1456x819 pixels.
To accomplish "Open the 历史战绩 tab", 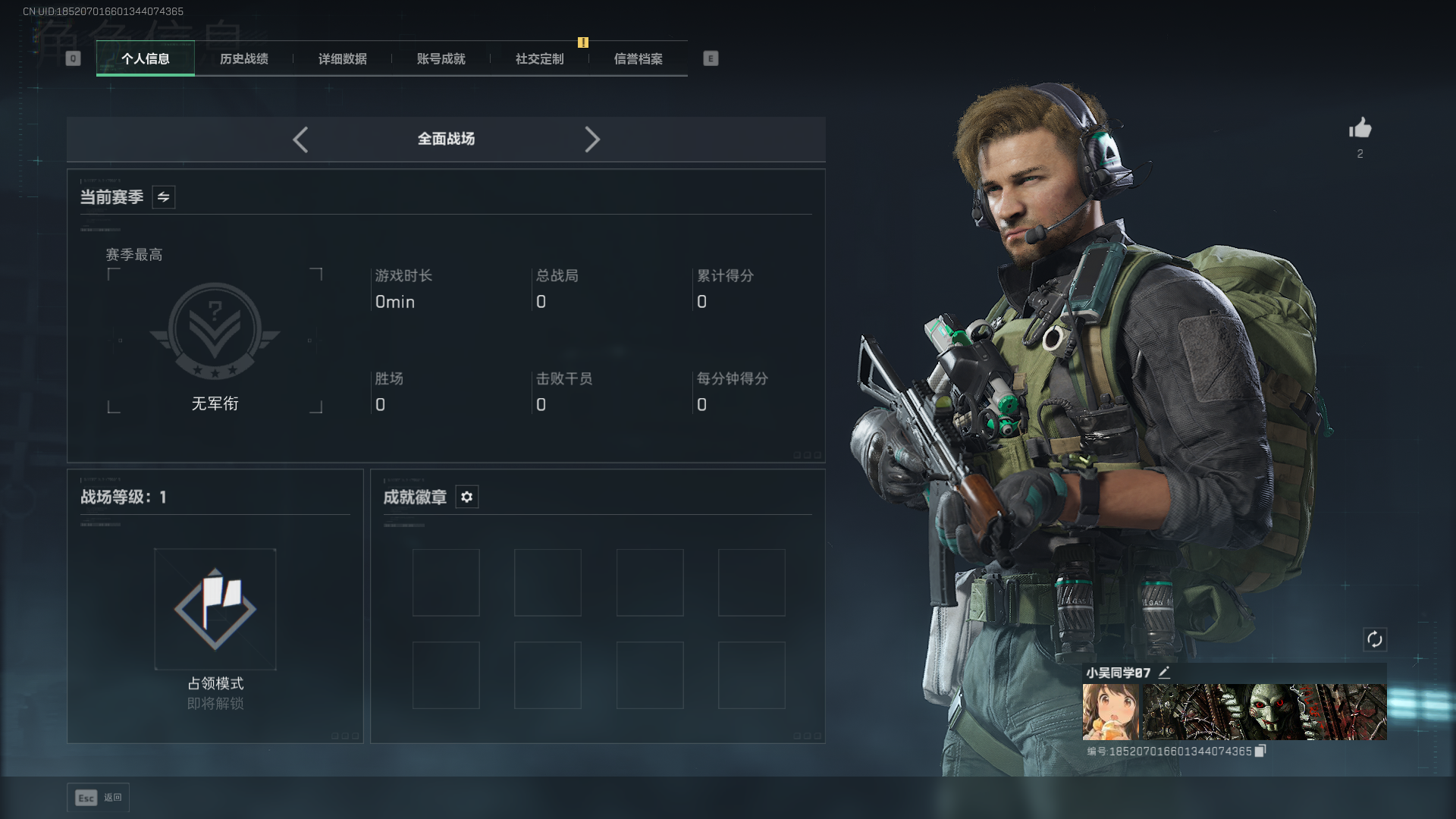I will 243,58.
